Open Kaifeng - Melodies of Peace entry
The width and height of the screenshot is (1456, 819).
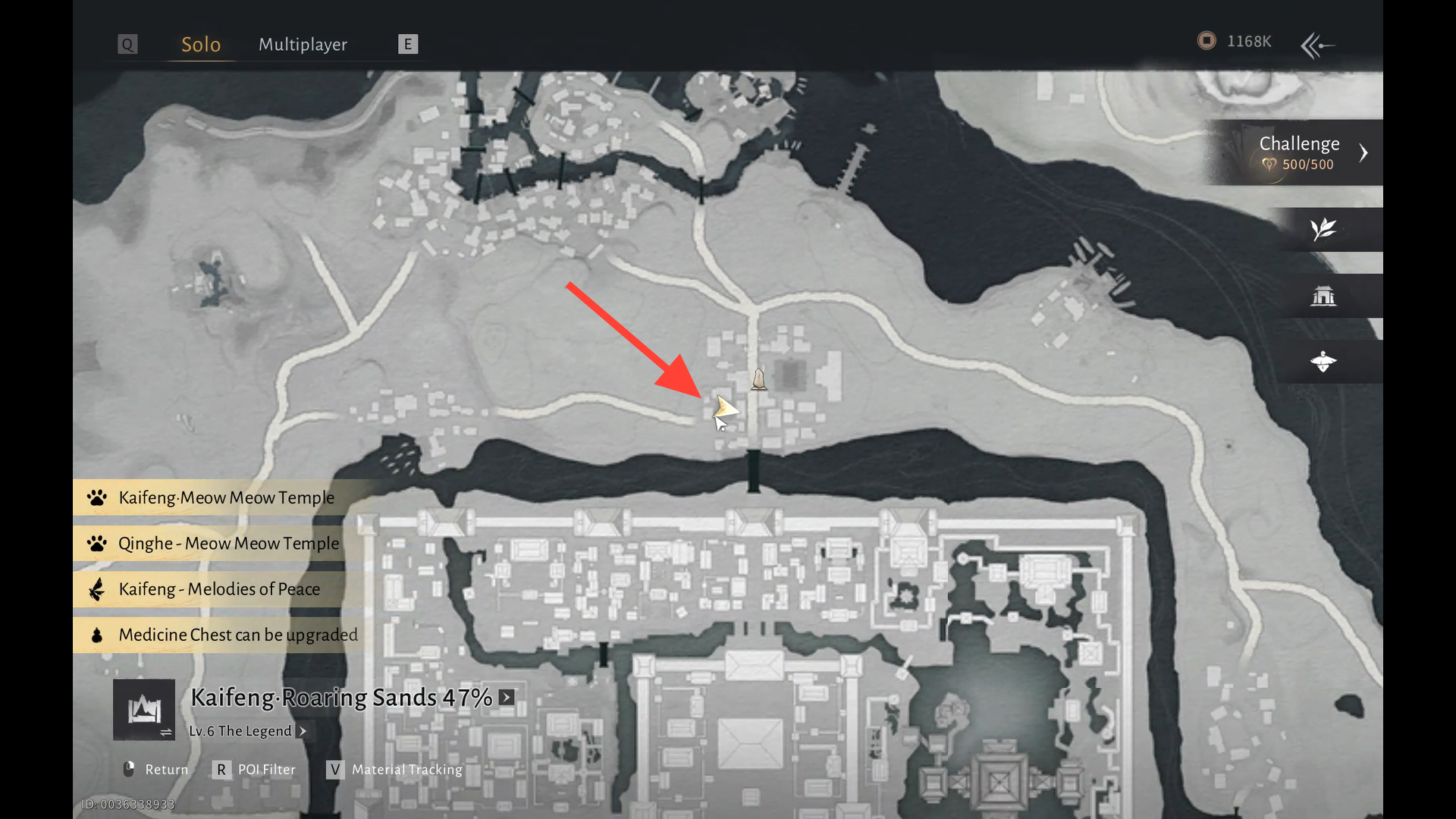(218, 589)
